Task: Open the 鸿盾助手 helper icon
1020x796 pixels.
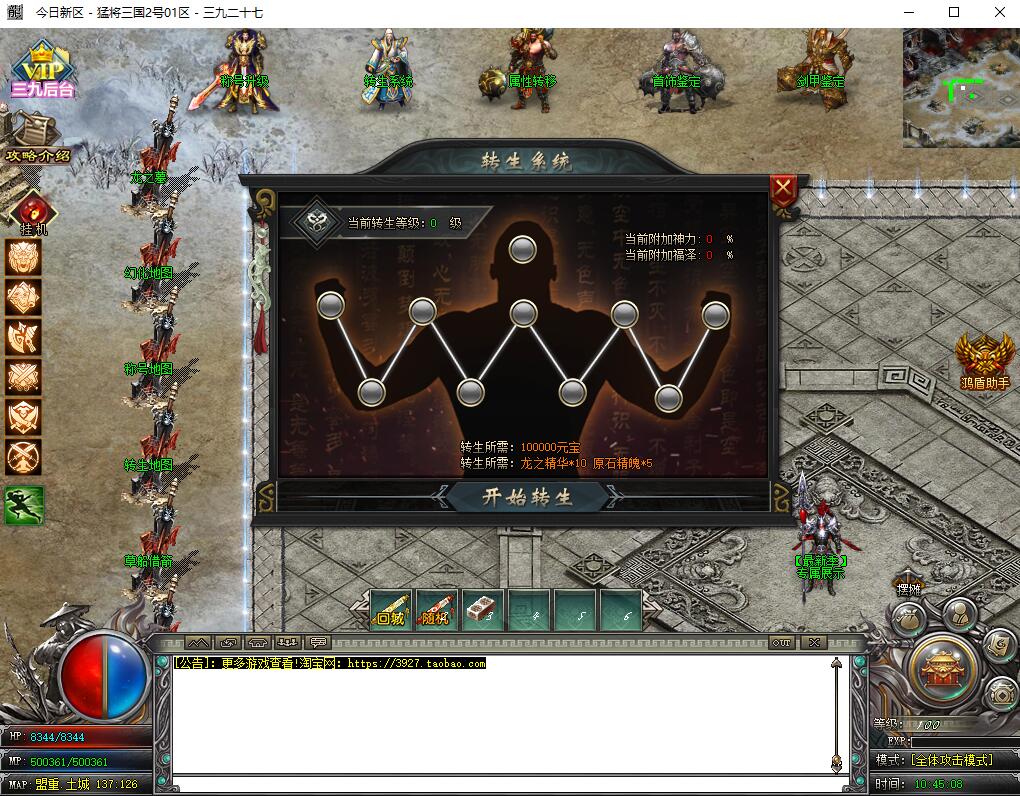Action: click(x=985, y=360)
